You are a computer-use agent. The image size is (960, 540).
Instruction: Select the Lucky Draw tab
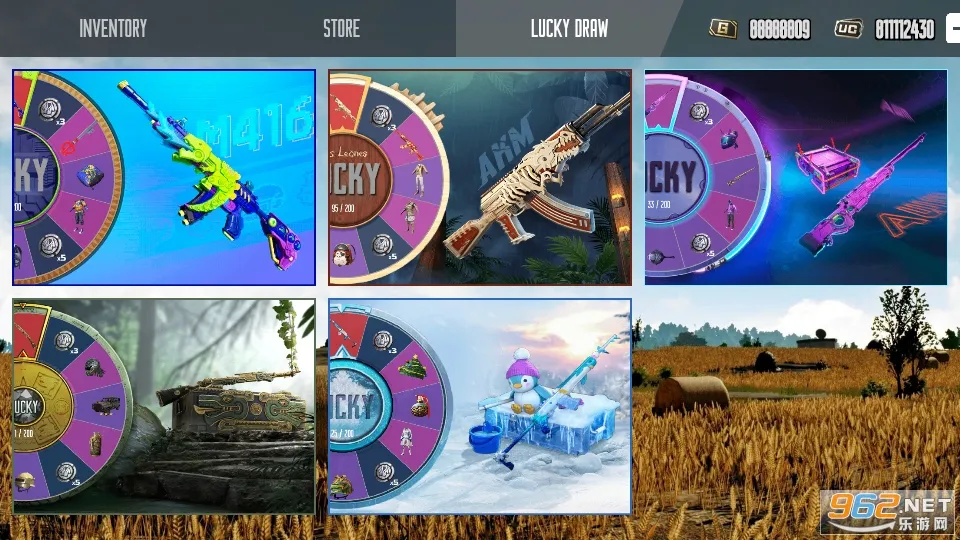coord(569,29)
